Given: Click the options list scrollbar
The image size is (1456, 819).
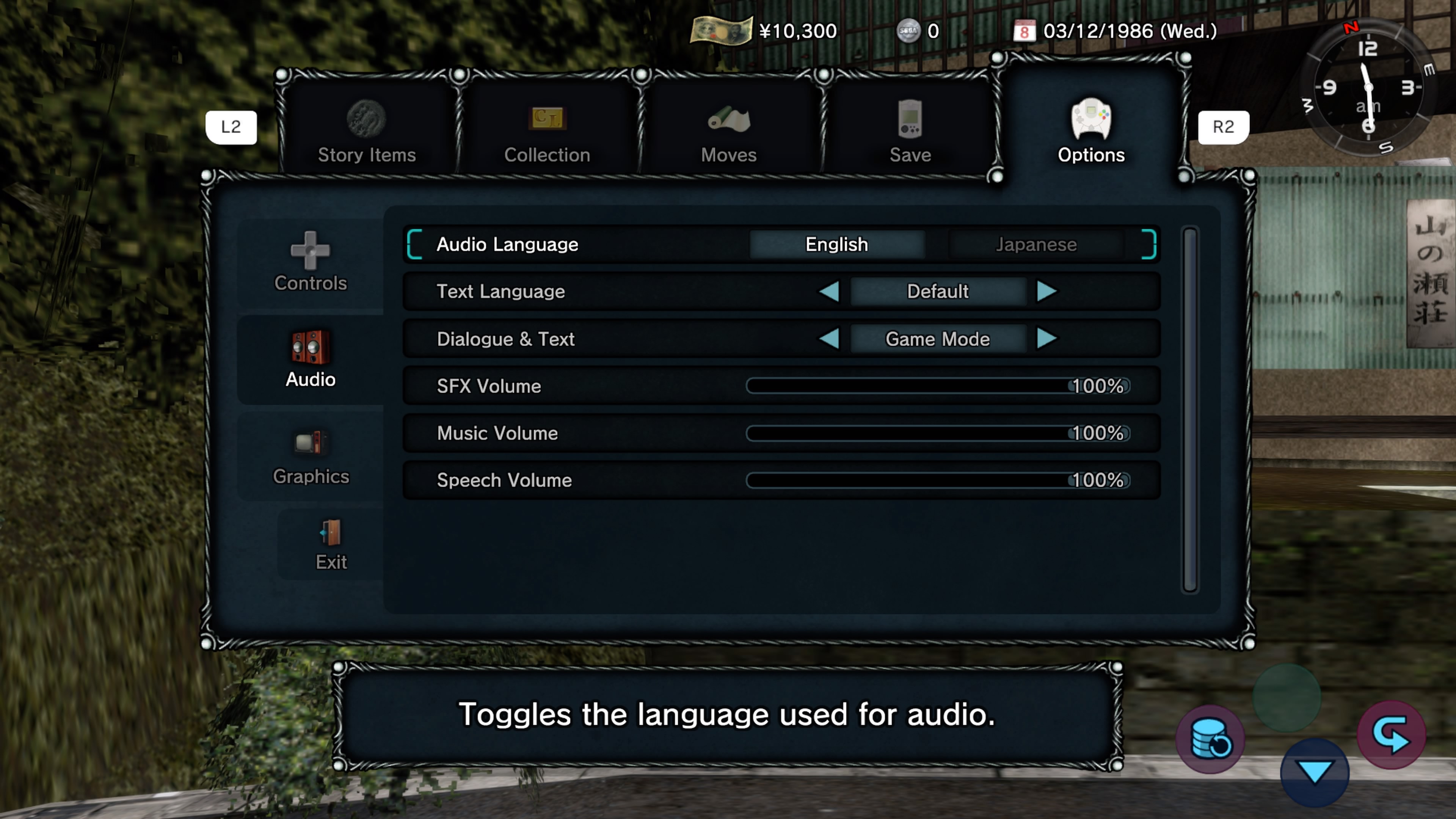Looking at the screenshot, I should click(x=1190, y=410).
